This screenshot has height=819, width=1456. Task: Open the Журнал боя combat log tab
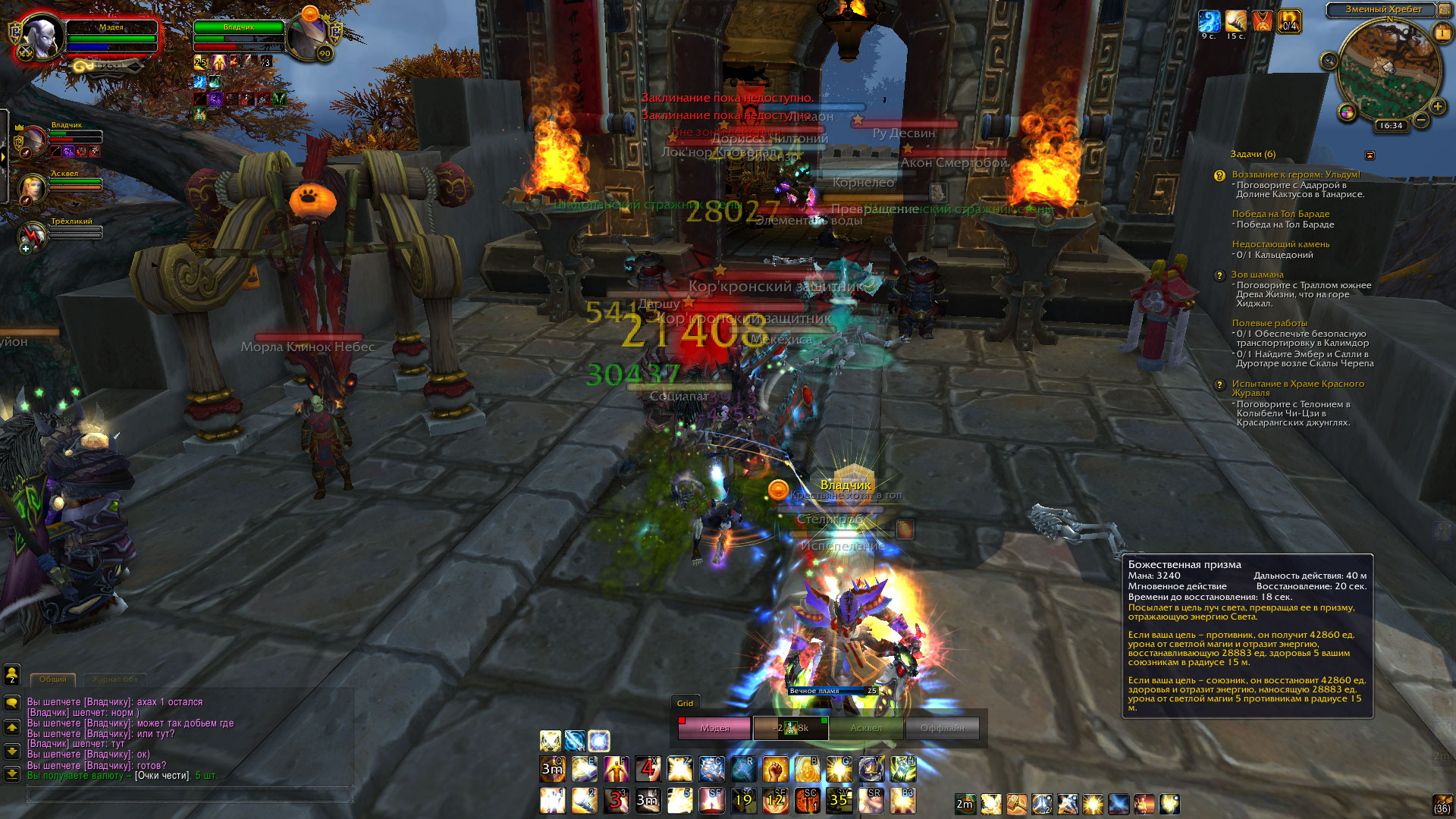click(115, 679)
